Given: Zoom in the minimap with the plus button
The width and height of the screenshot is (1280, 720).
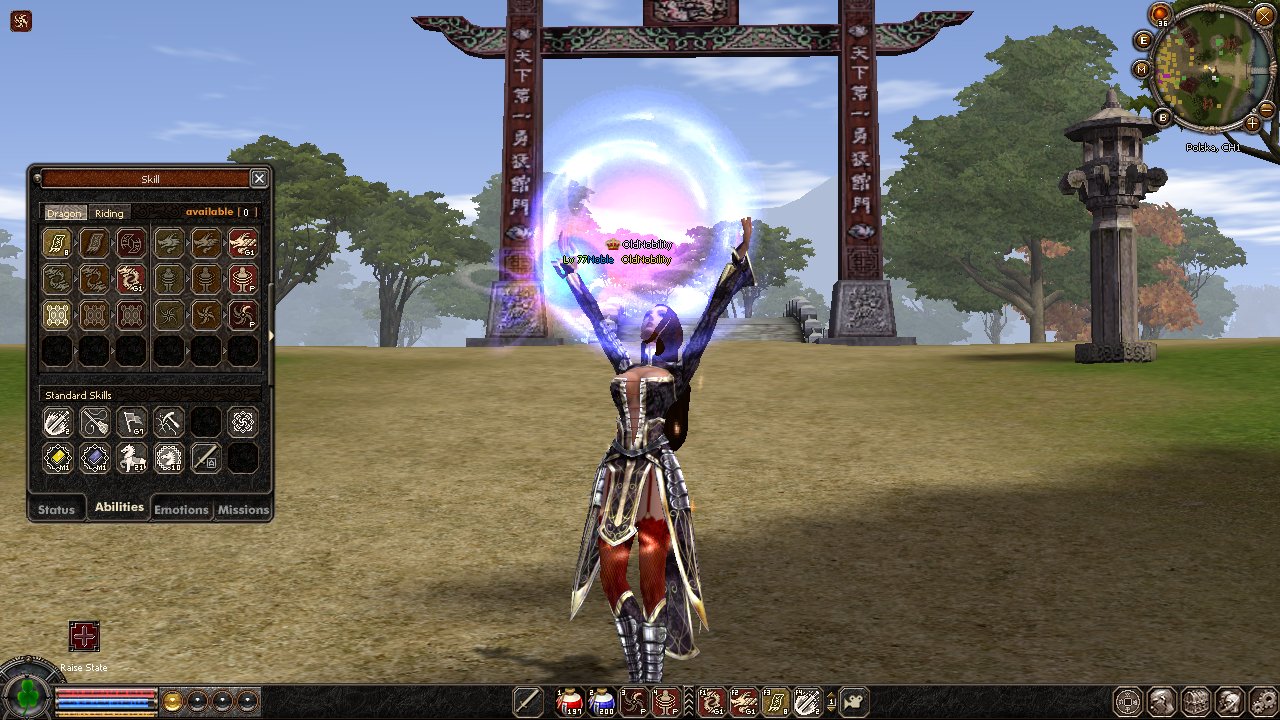Looking at the screenshot, I should 1252,123.
